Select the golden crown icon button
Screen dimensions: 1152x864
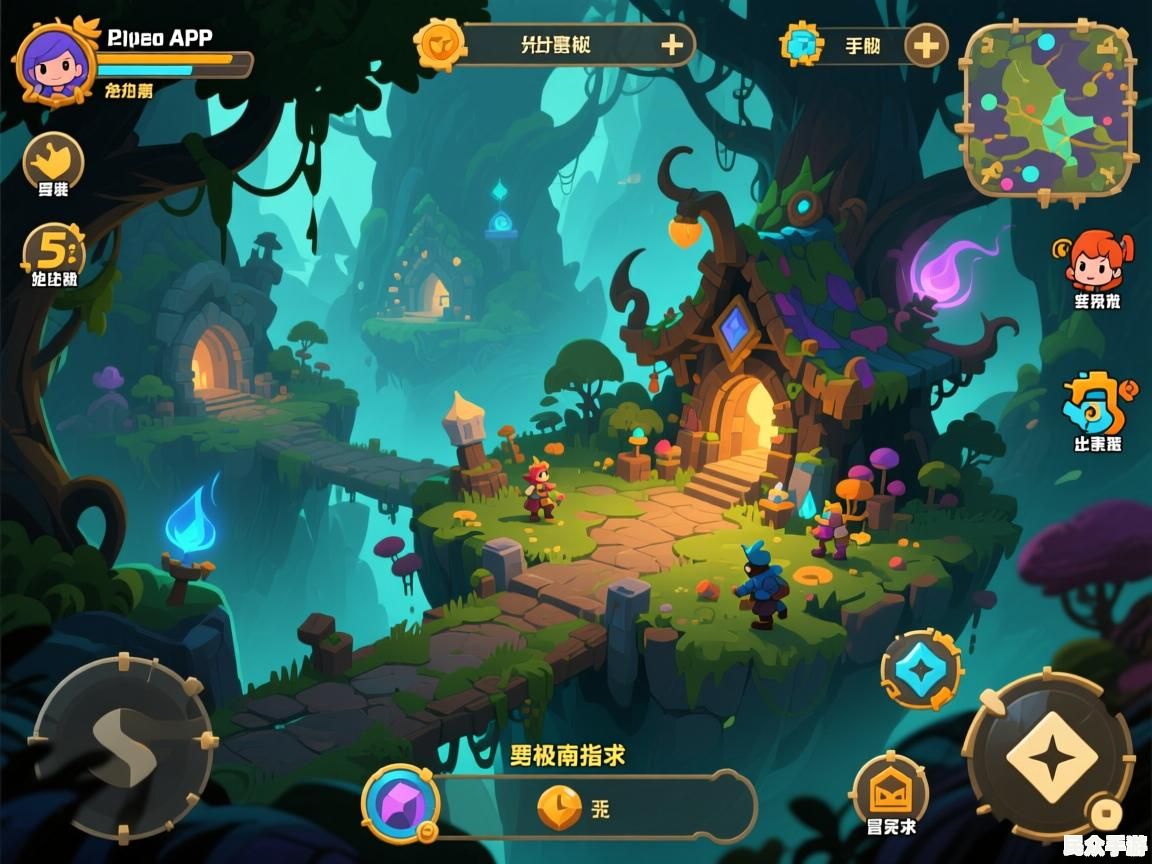pos(53,160)
